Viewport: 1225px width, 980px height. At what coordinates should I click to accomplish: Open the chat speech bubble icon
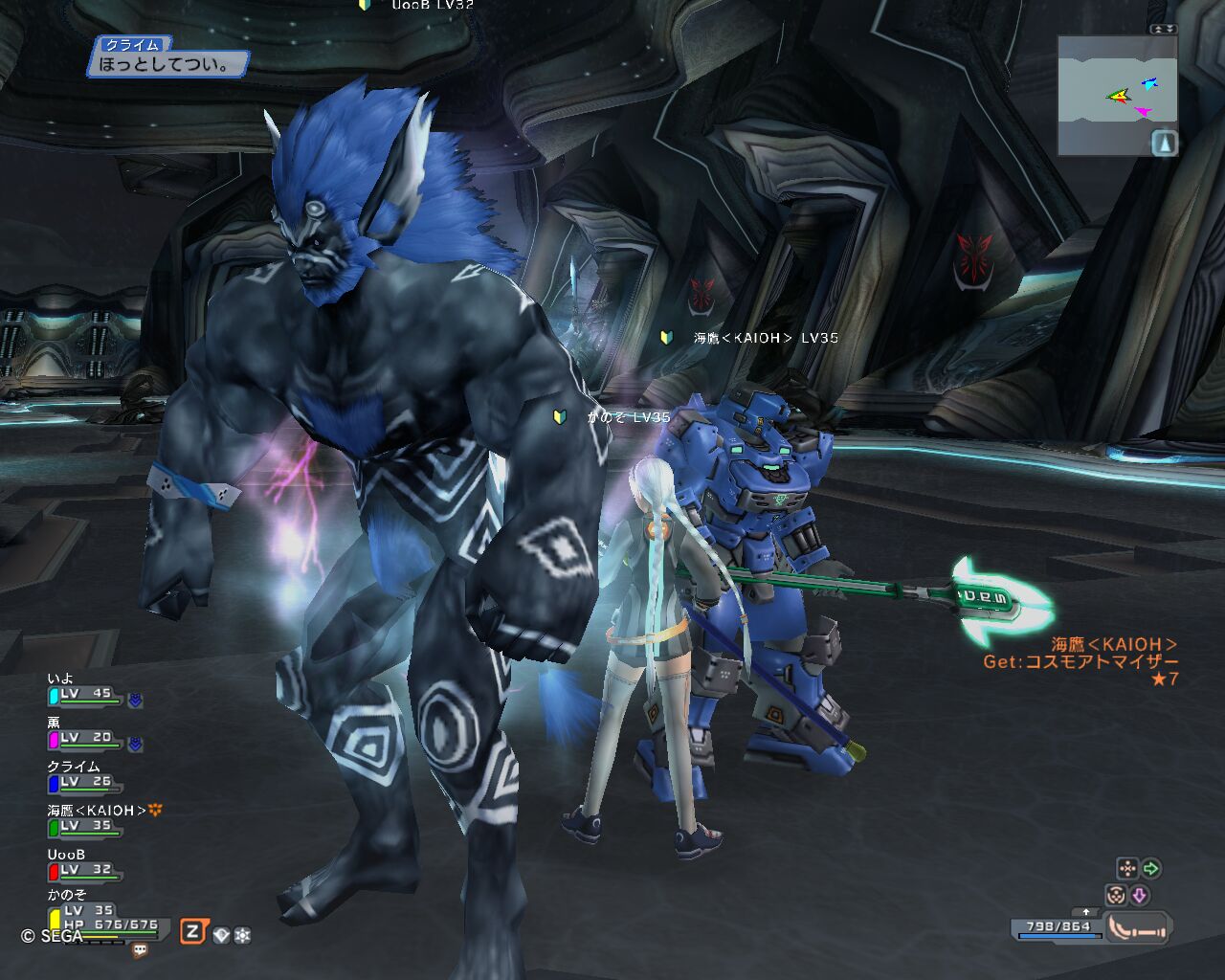141,950
